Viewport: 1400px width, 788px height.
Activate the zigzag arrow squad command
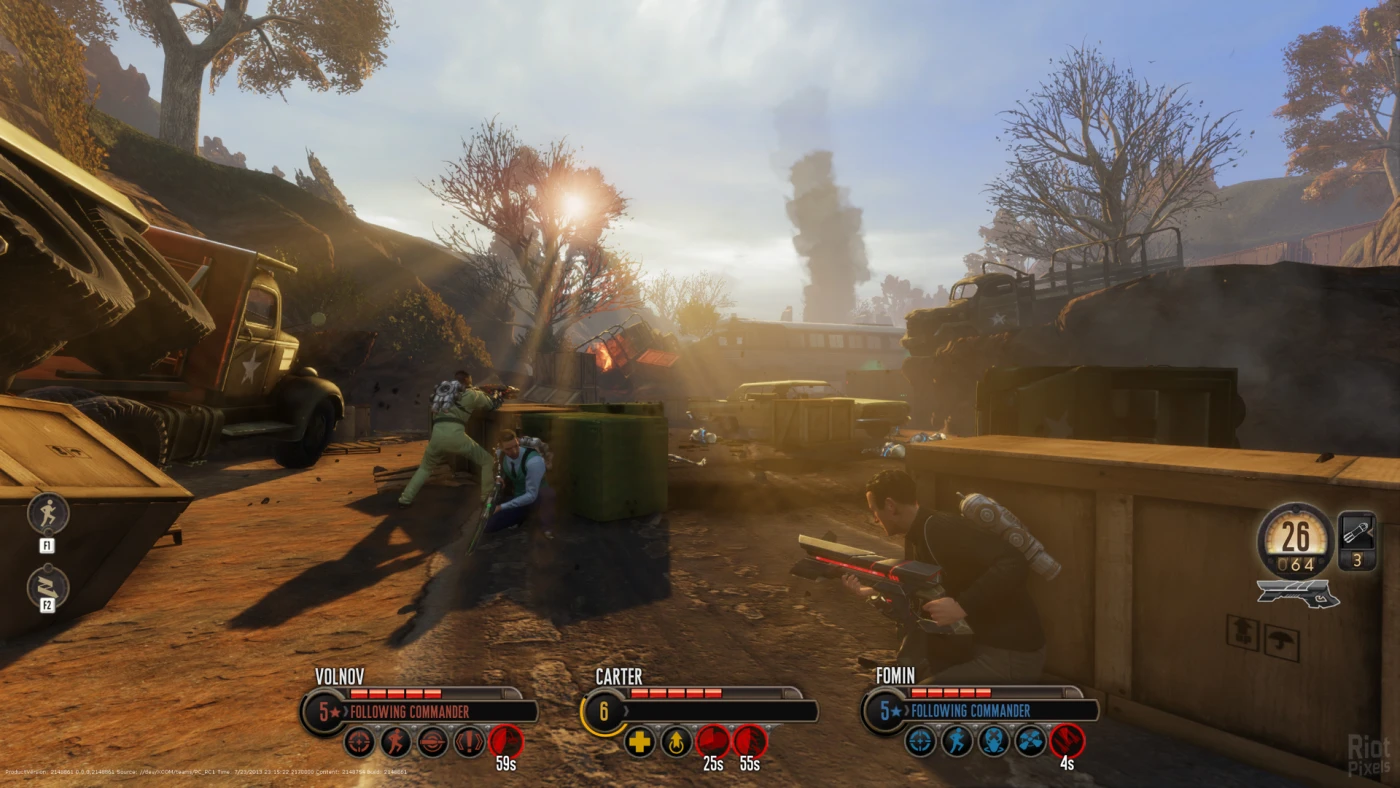point(48,587)
